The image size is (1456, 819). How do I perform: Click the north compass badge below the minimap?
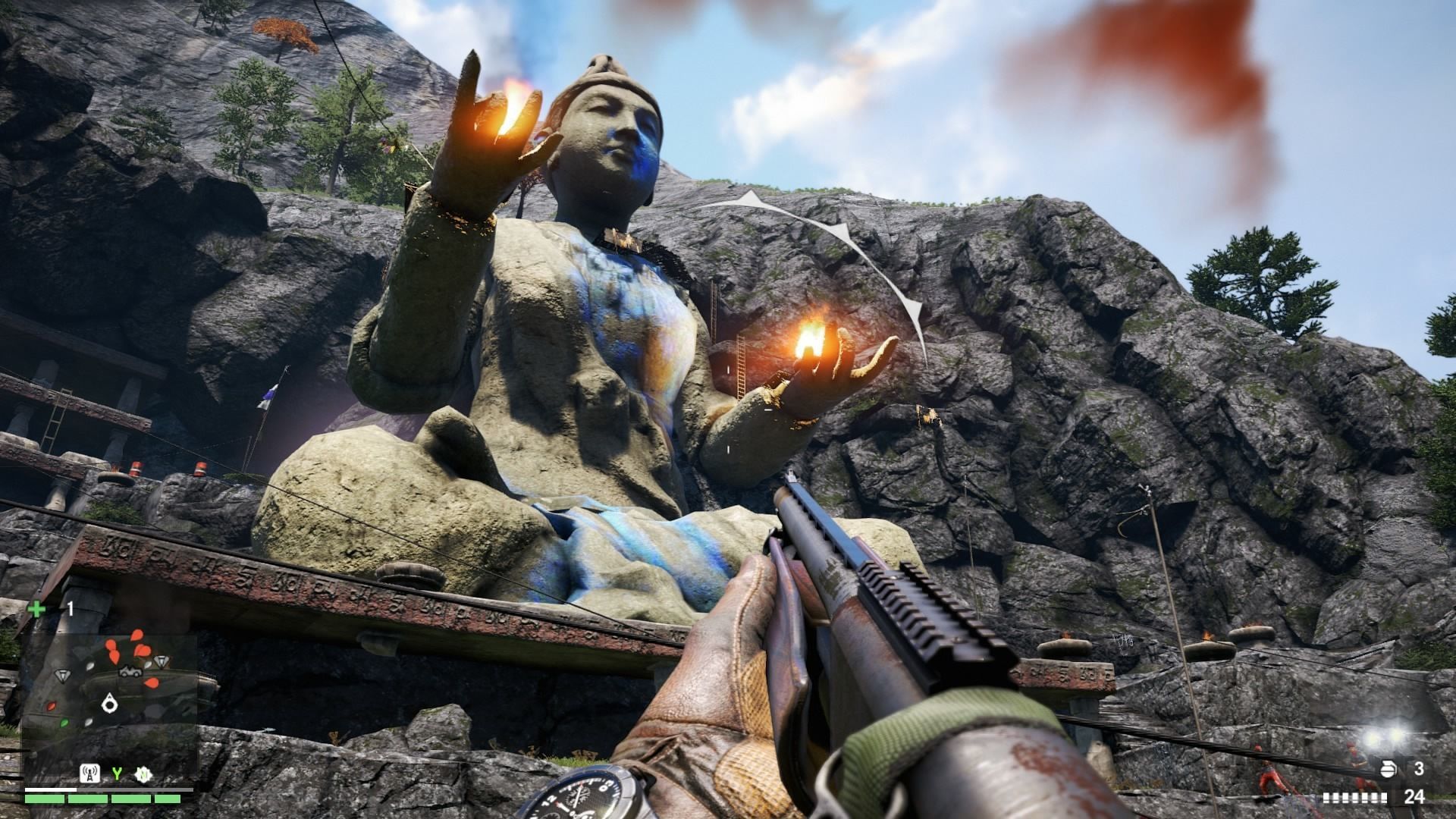click(142, 774)
